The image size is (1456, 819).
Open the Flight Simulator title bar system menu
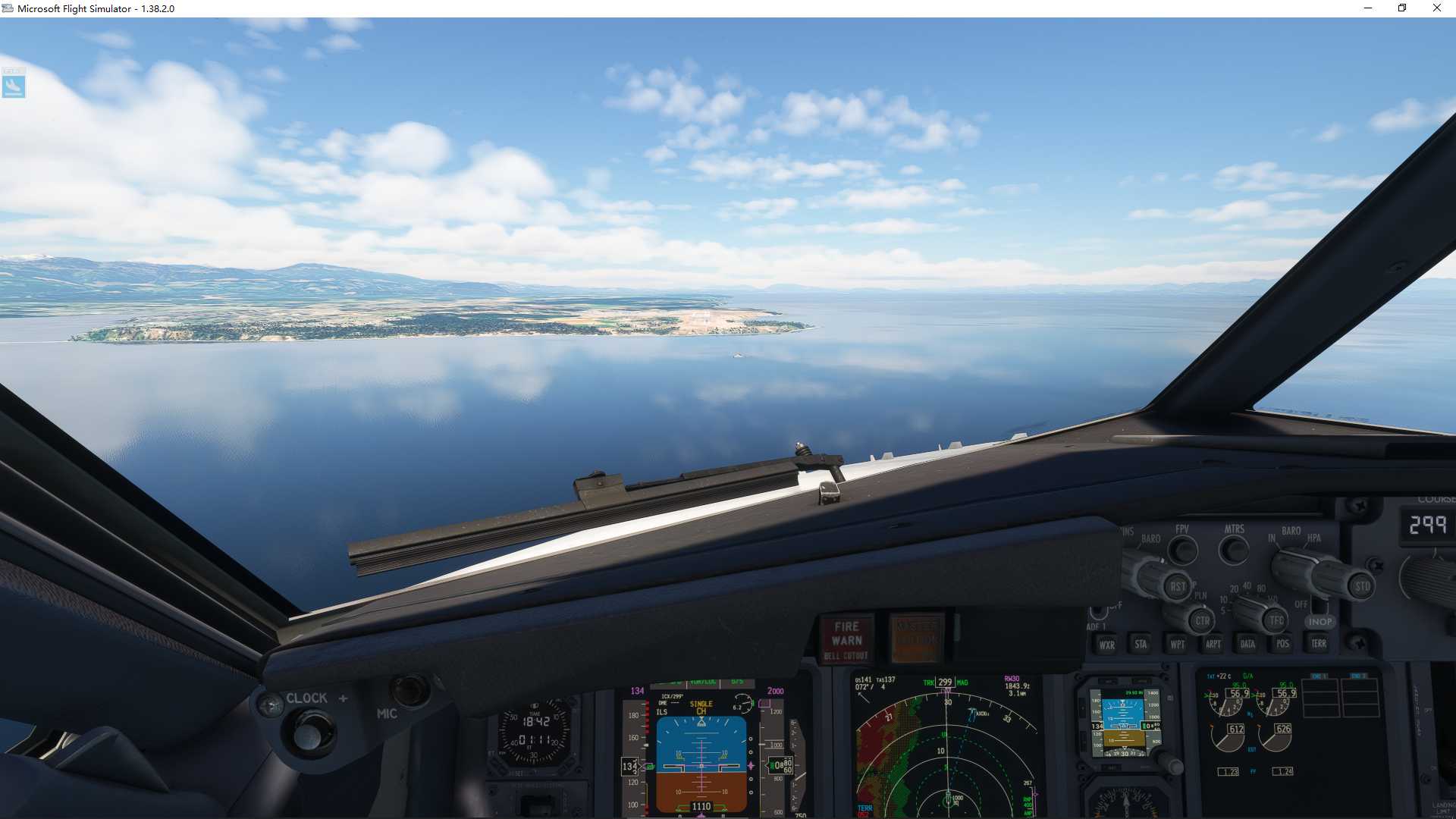pyautogui.click(x=7, y=8)
